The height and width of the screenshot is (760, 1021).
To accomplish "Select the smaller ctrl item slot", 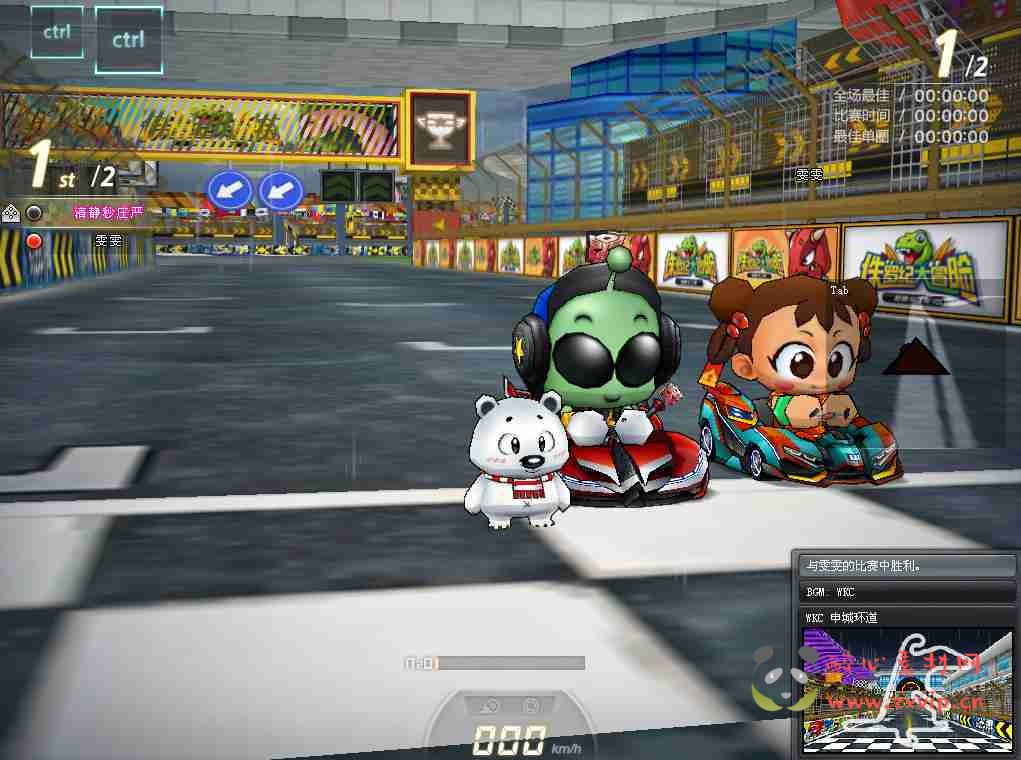I will pos(57,32).
